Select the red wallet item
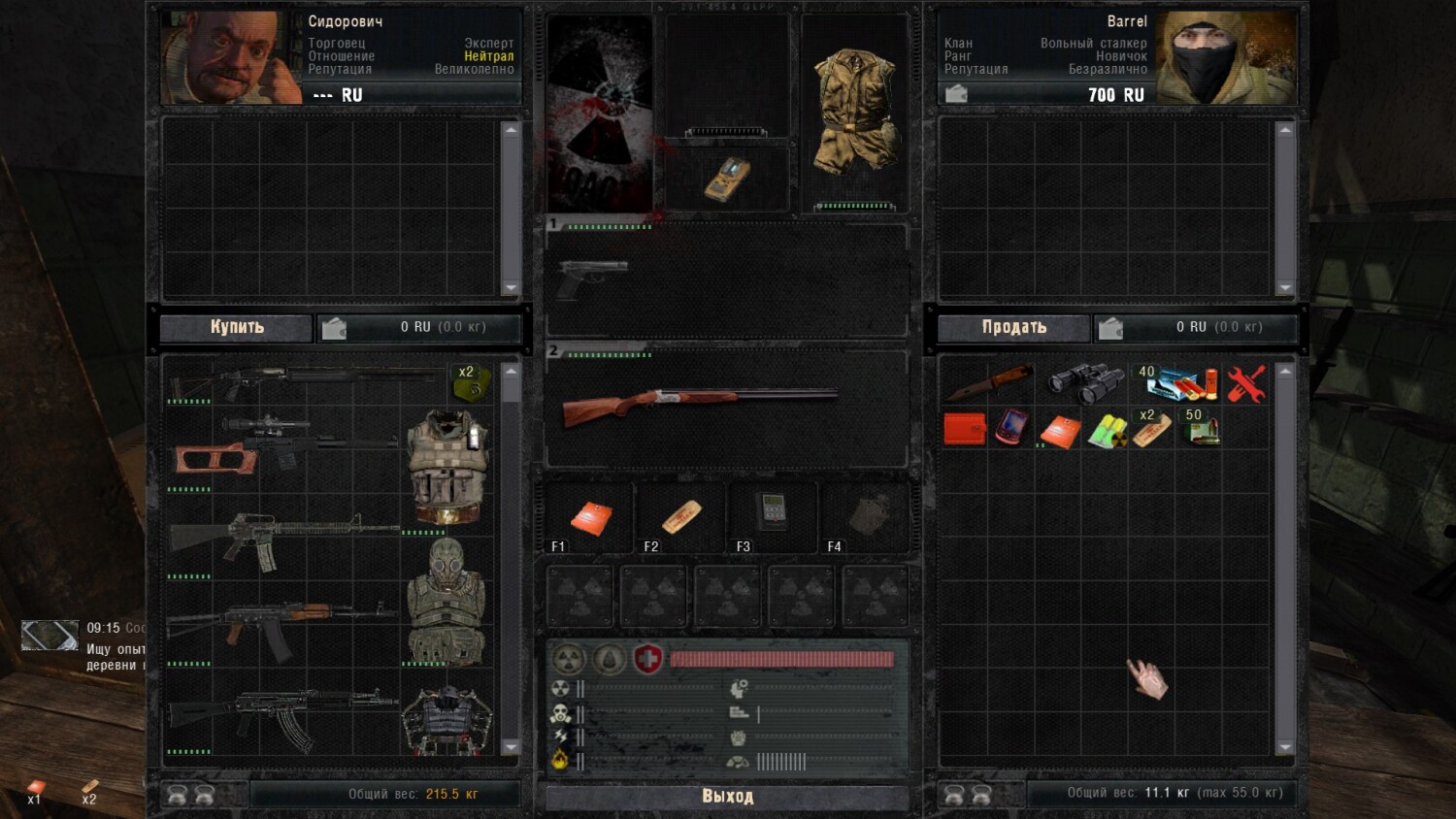The width and height of the screenshot is (1456, 819). [x=964, y=428]
